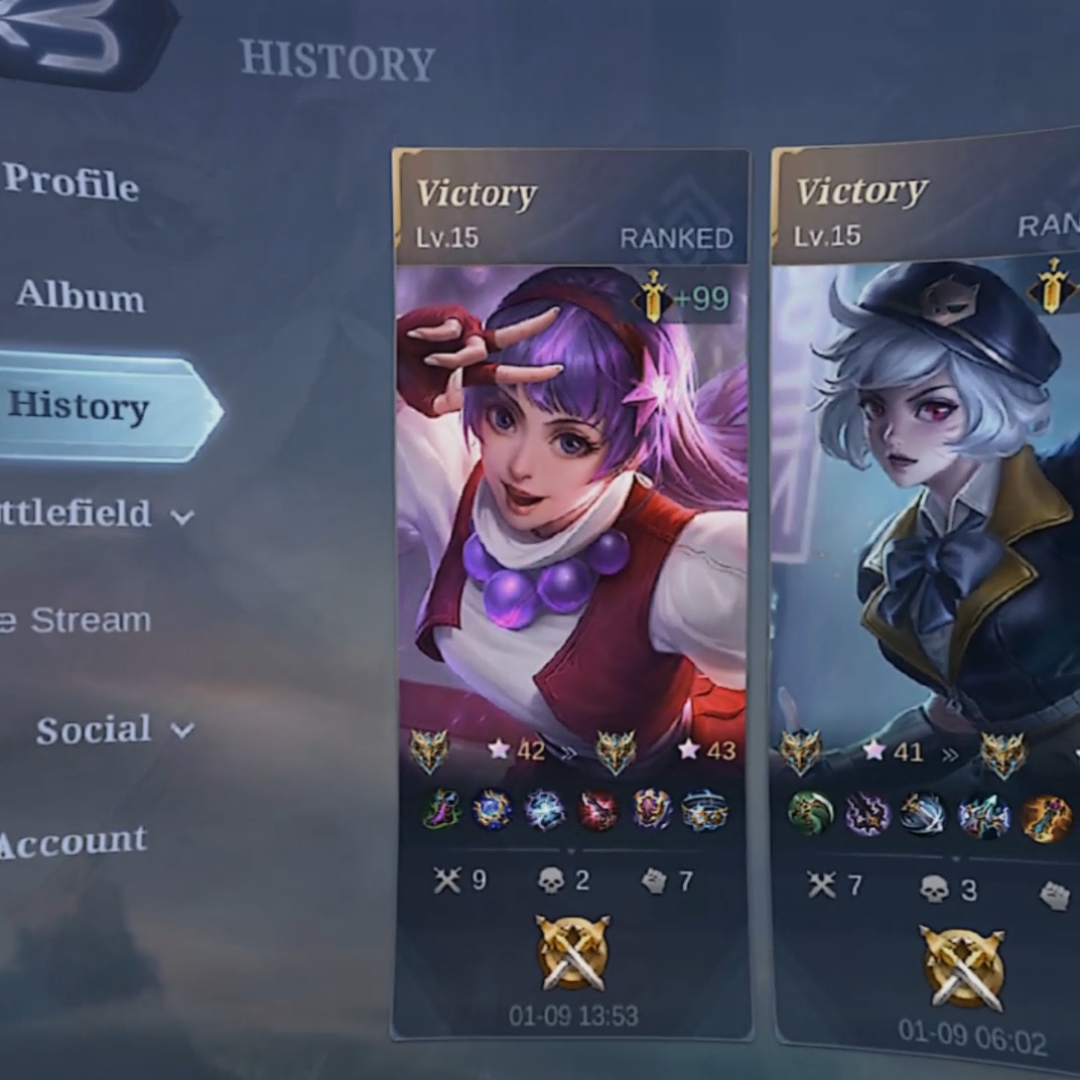Expand the Battlefield section
The width and height of the screenshot is (1080, 1080).
point(90,514)
